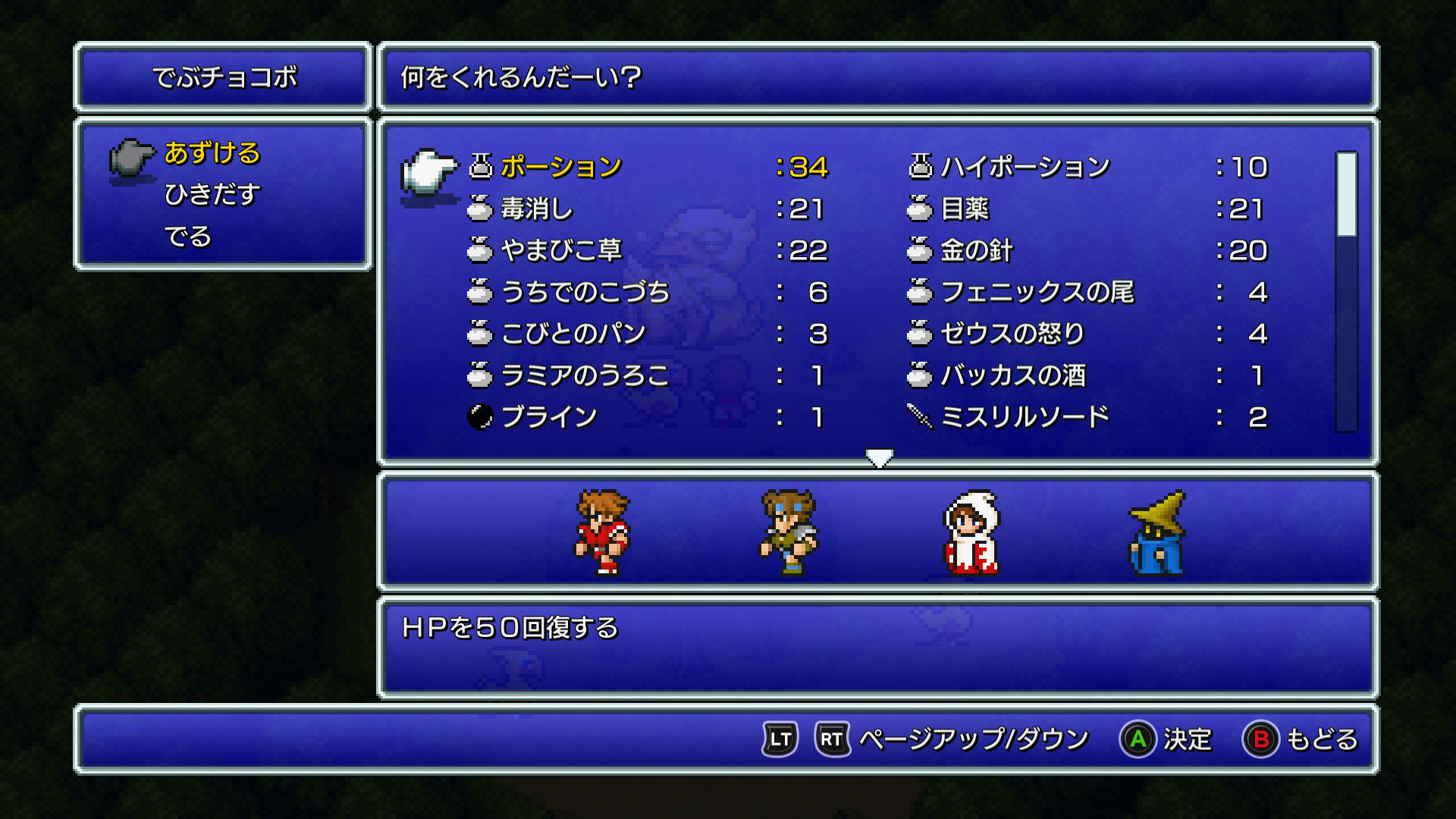This screenshot has height=819, width=1456.
Task: Click the down arrow below item list
Action: point(879,458)
